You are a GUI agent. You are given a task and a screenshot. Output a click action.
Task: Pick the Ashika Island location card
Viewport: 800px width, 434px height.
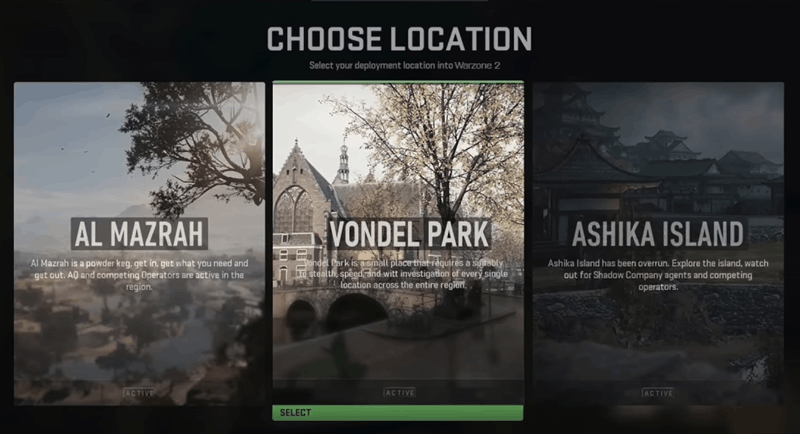[x=658, y=243]
